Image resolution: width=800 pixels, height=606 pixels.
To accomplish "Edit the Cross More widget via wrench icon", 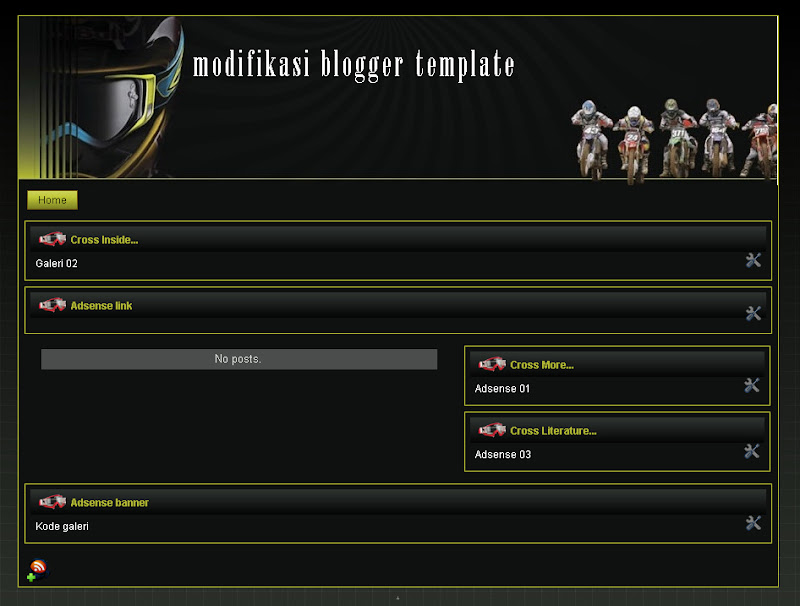I will coord(752,386).
